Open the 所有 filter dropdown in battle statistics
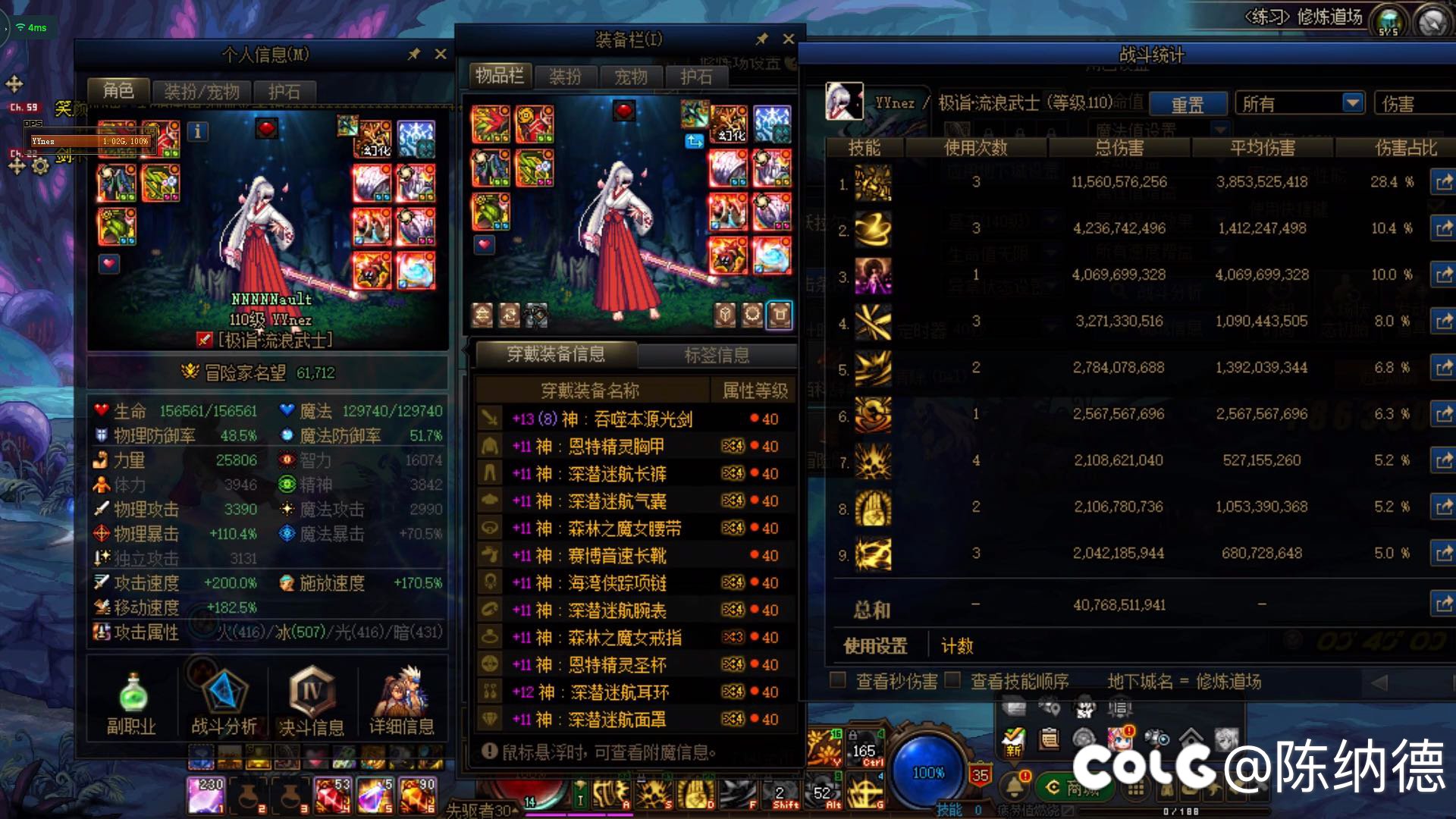The image size is (1456, 819). coord(1299,102)
